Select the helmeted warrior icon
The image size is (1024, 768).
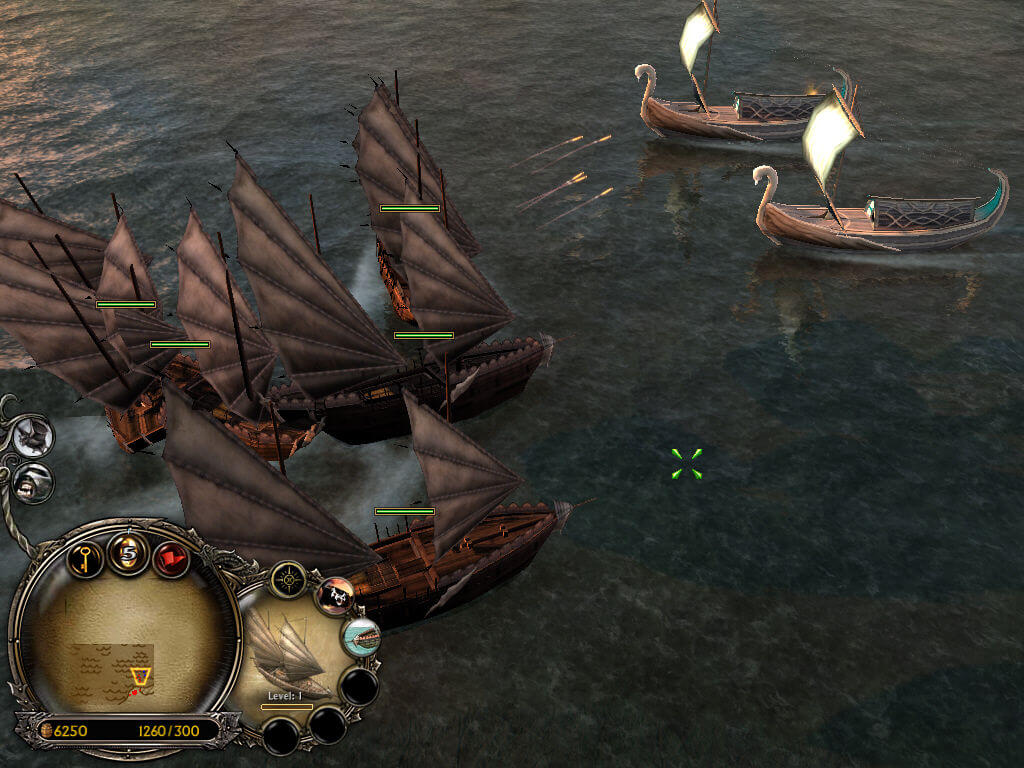[x=33, y=483]
